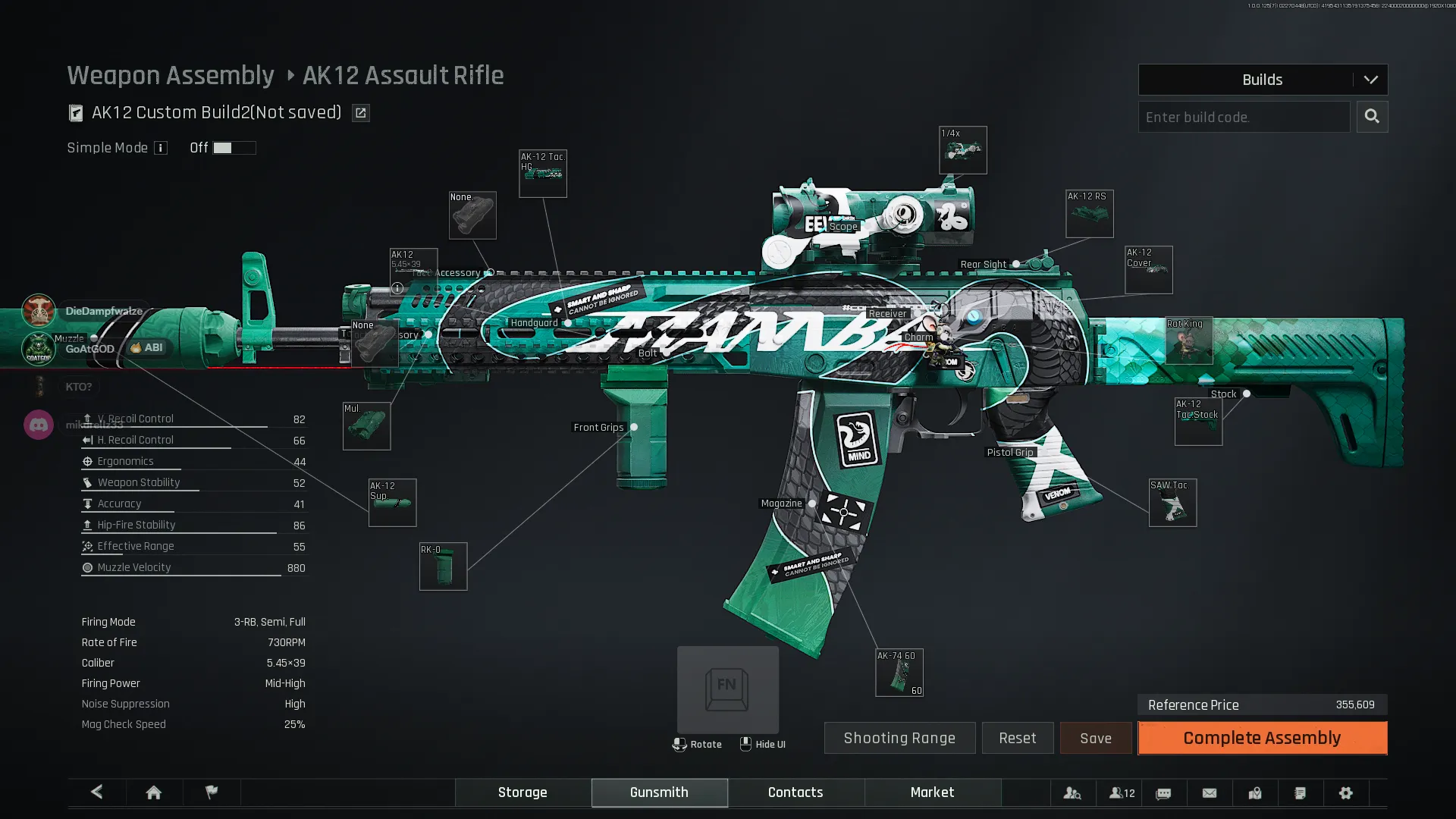Screen dimensions: 1456x819
Task: Click the V. Recoil Control stat bar
Action: 193,419
